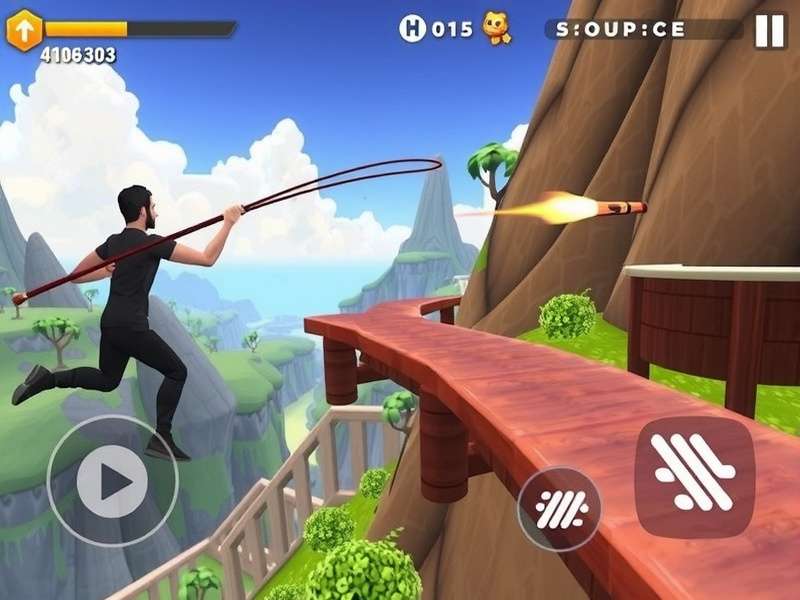Use the small round dash-lines ability button
Screen dimensions: 800x600
coord(559,509)
